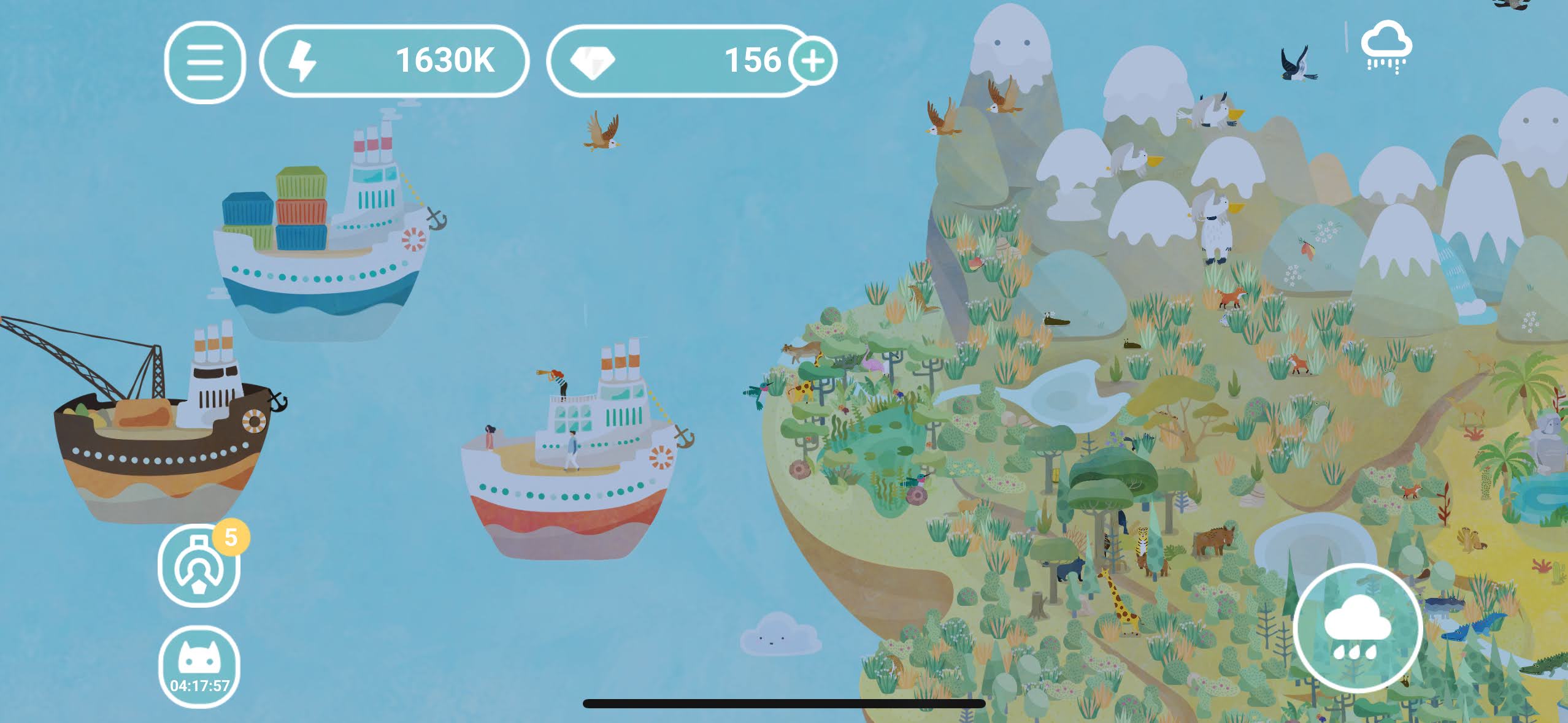Open the claw machine with 5 badge

[x=199, y=566]
